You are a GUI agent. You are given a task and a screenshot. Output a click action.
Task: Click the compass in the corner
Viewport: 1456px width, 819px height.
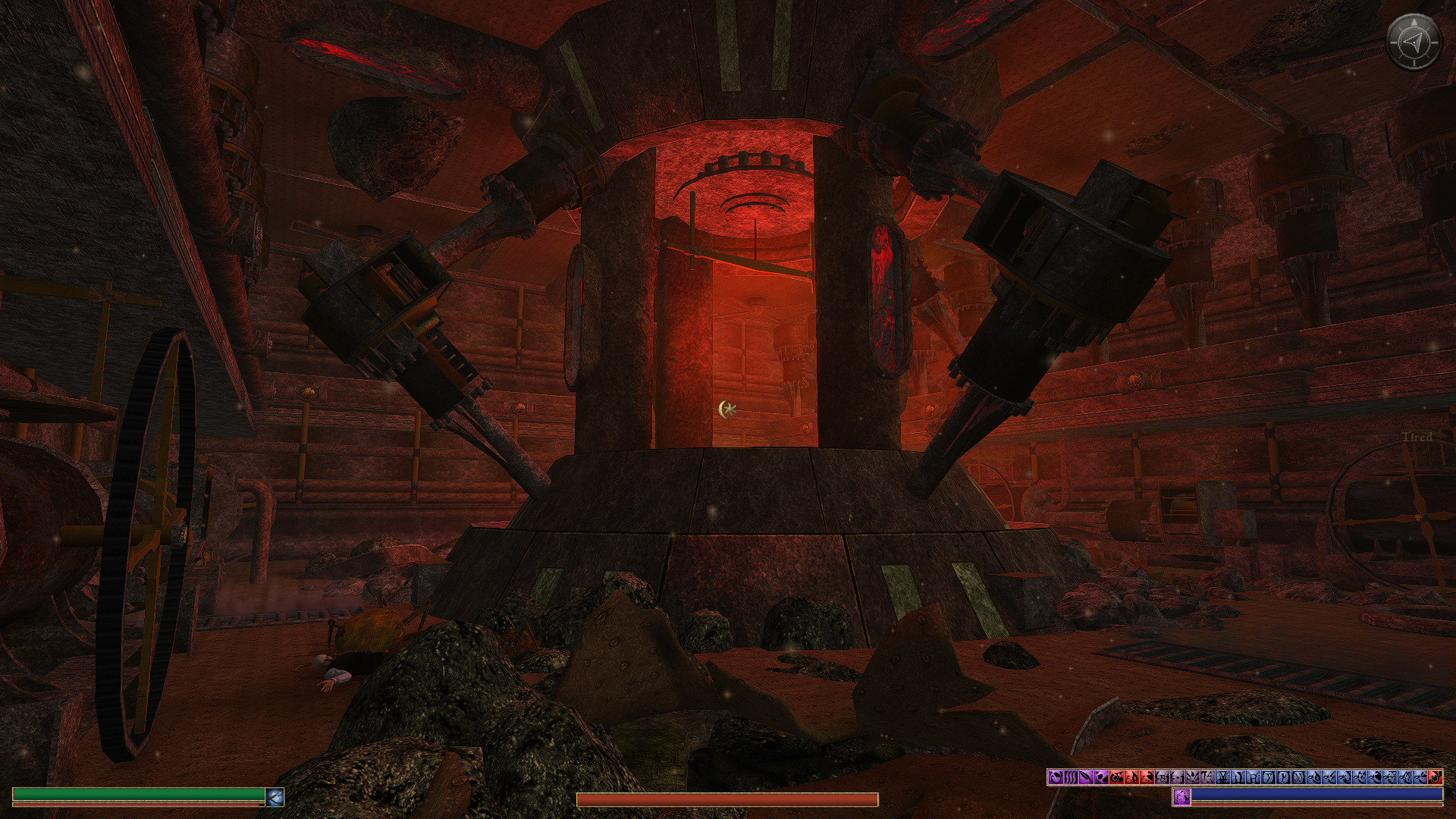click(x=1413, y=43)
